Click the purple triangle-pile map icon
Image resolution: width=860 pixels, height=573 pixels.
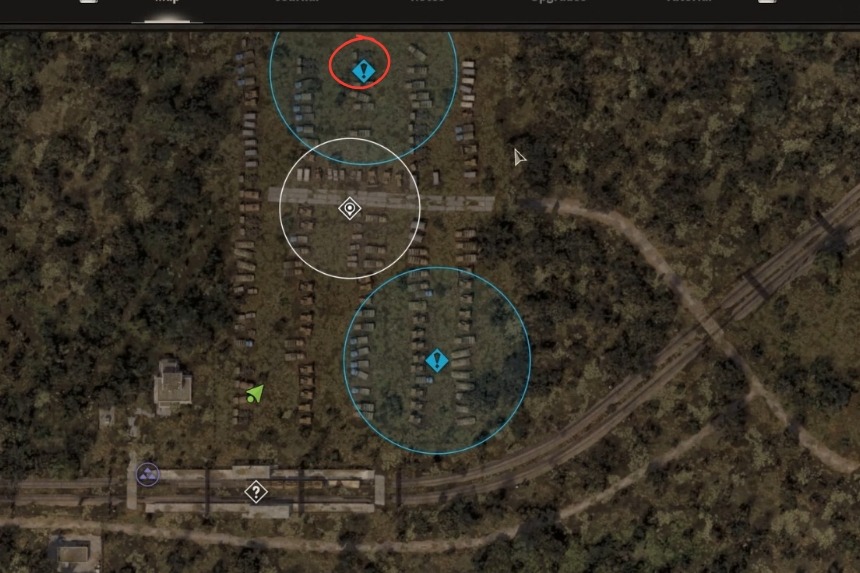148,473
